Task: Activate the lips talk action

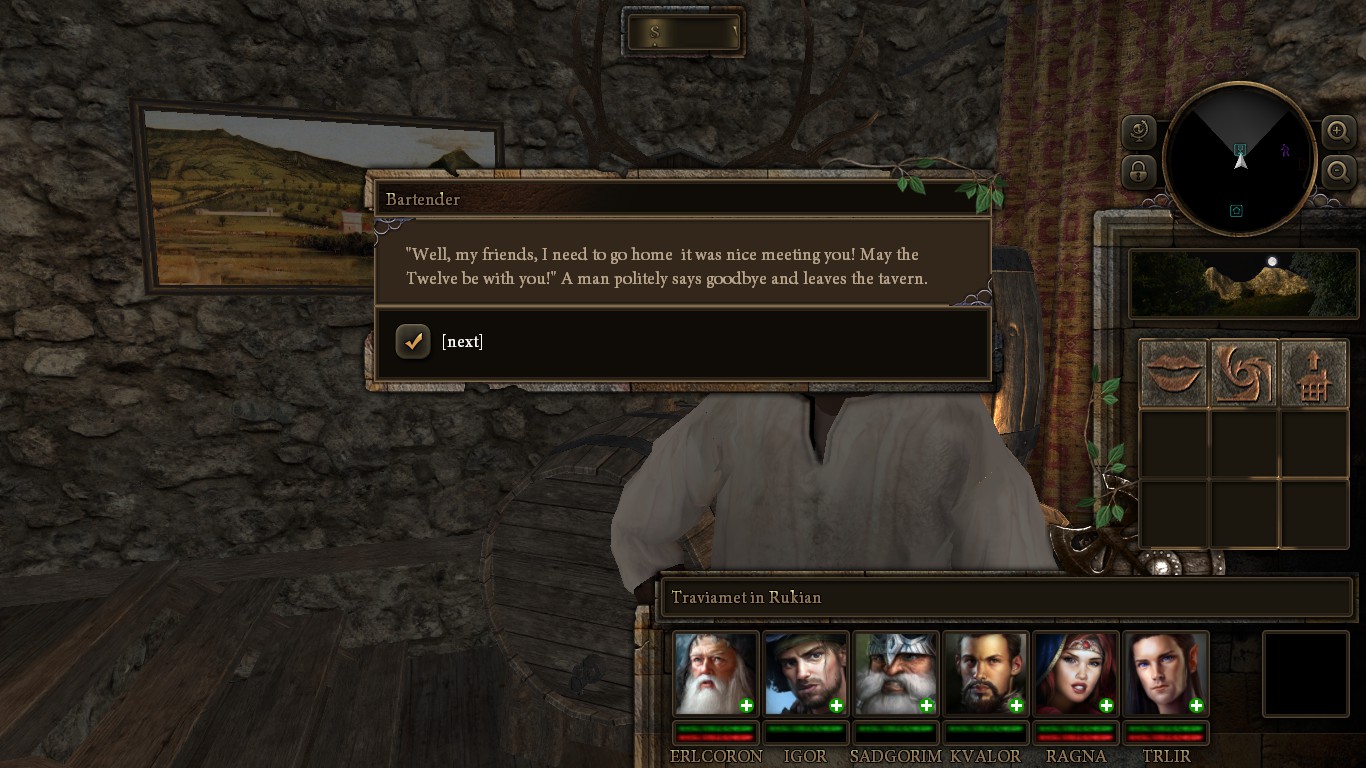Action: point(1174,374)
